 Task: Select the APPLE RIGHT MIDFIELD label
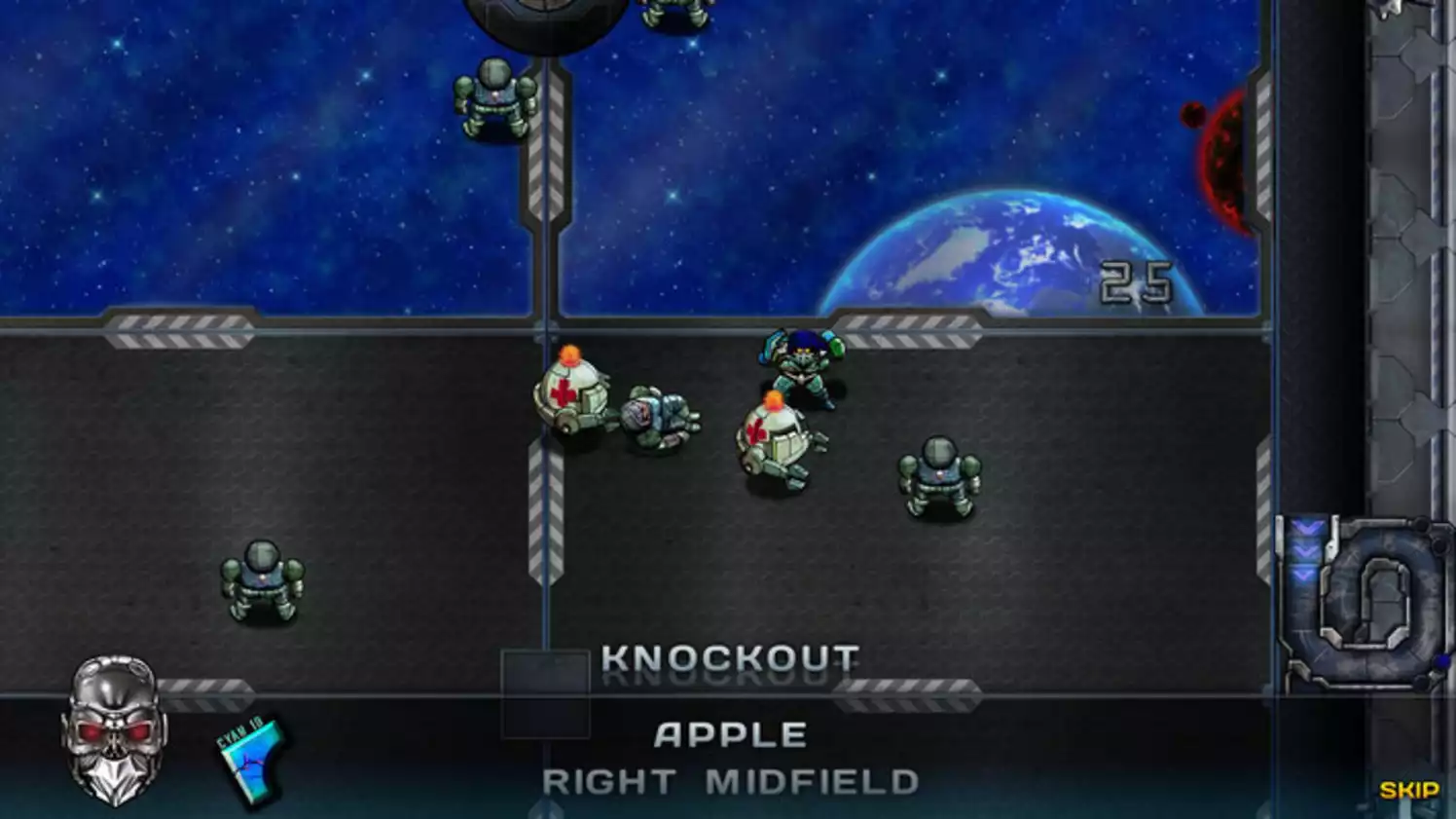point(733,756)
